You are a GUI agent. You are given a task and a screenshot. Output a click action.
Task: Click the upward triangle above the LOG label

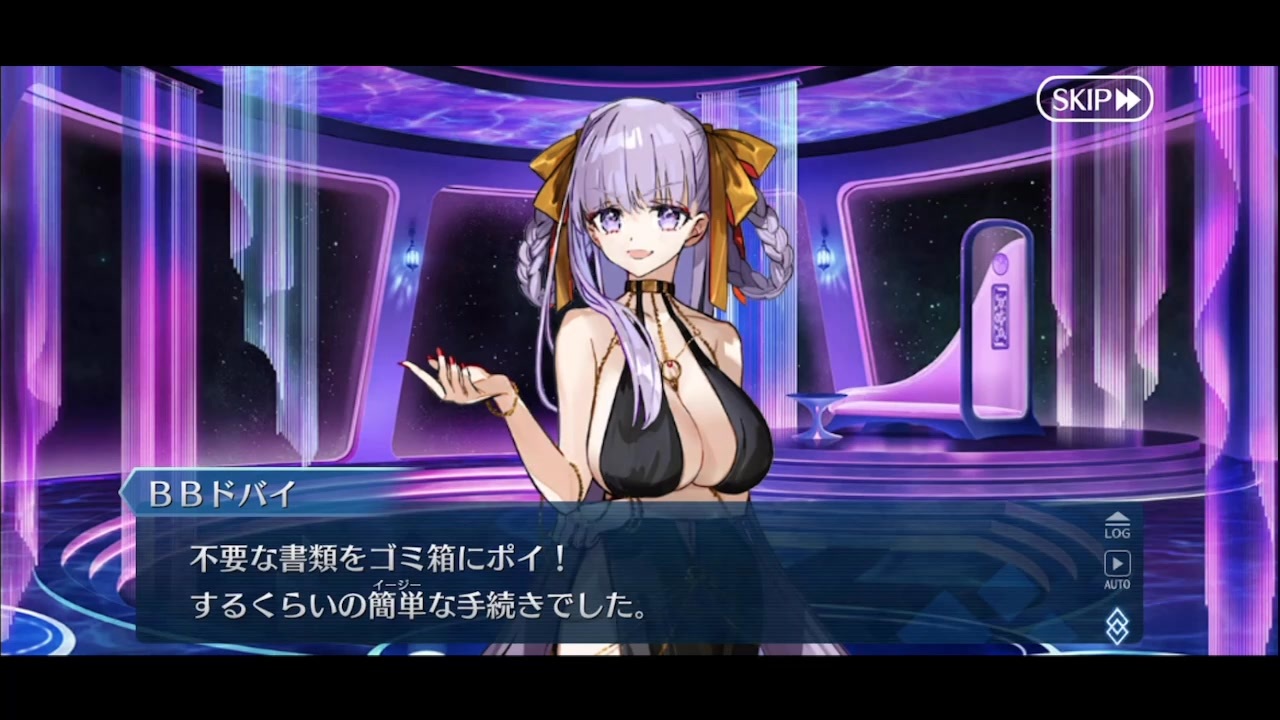(1117, 518)
